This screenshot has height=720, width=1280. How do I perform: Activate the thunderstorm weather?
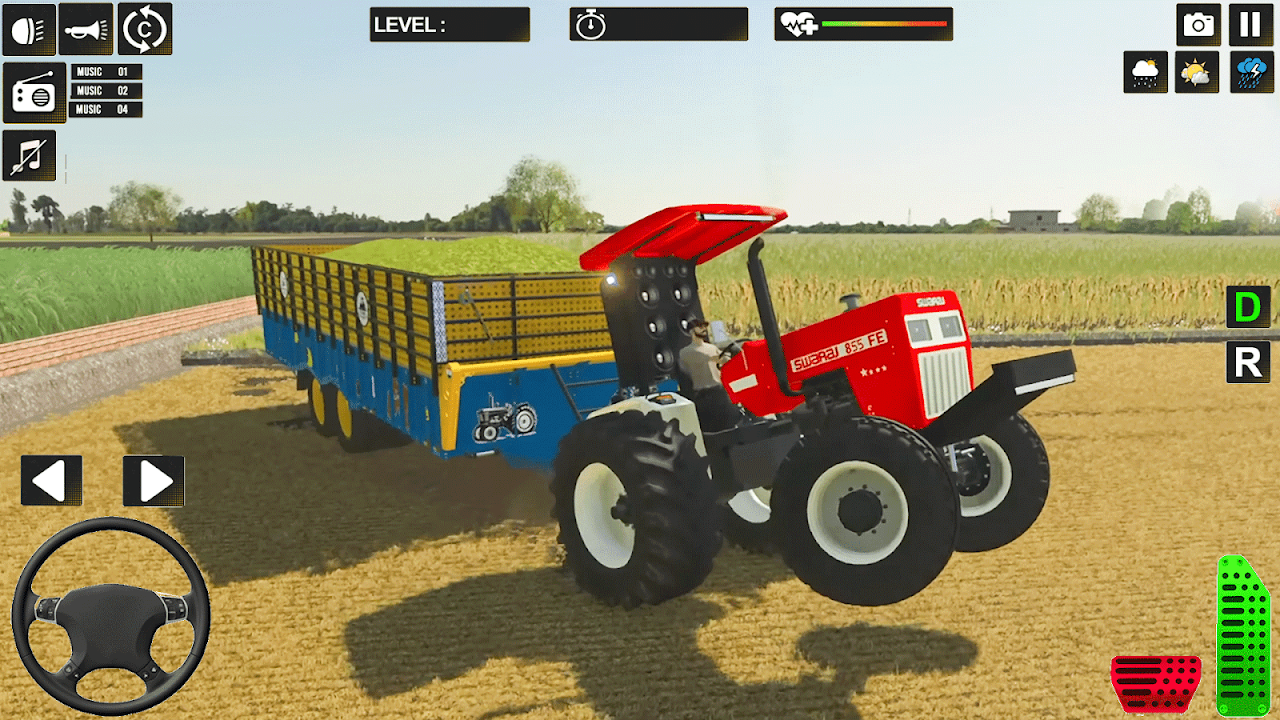[1250, 72]
